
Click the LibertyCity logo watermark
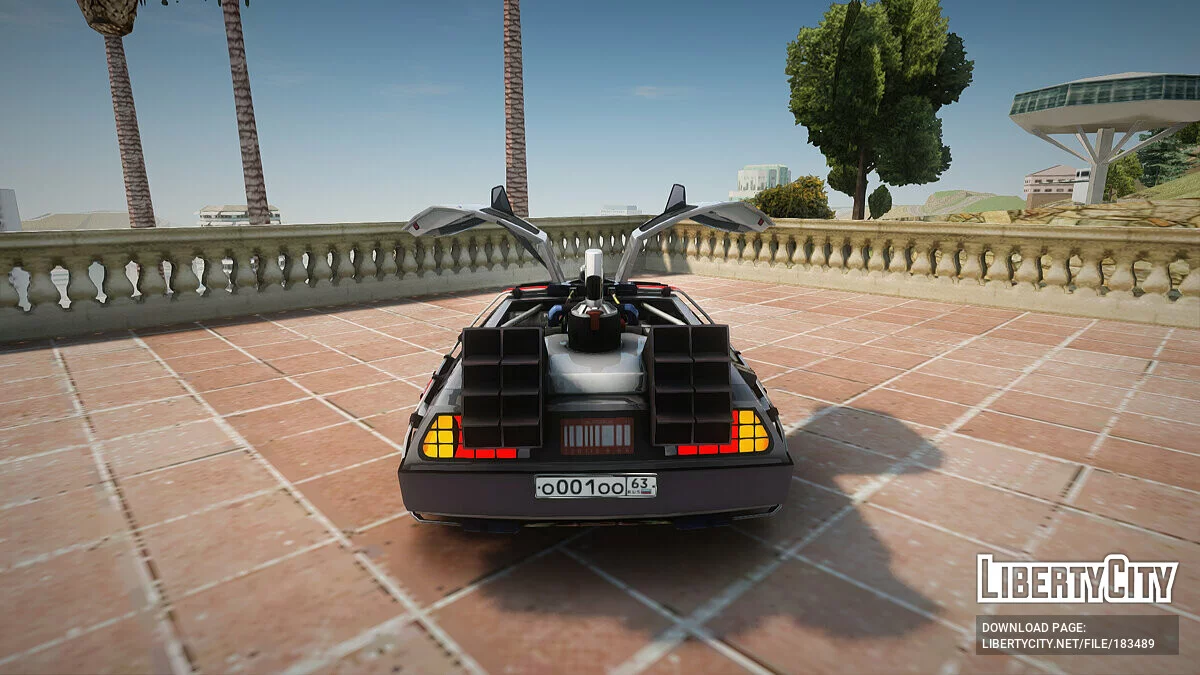tap(1076, 579)
